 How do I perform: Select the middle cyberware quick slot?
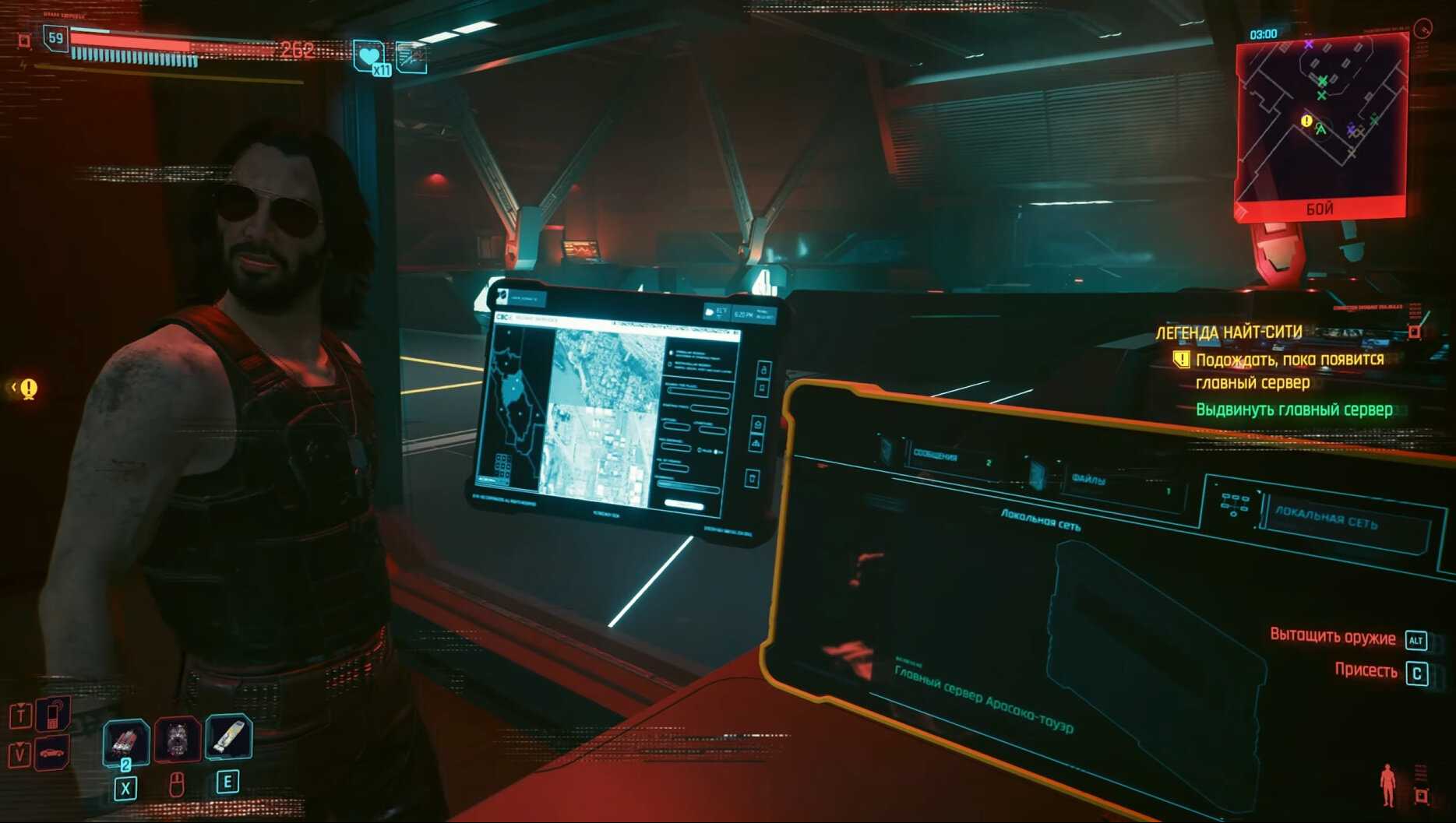pyautogui.click(x=178, y=739)
